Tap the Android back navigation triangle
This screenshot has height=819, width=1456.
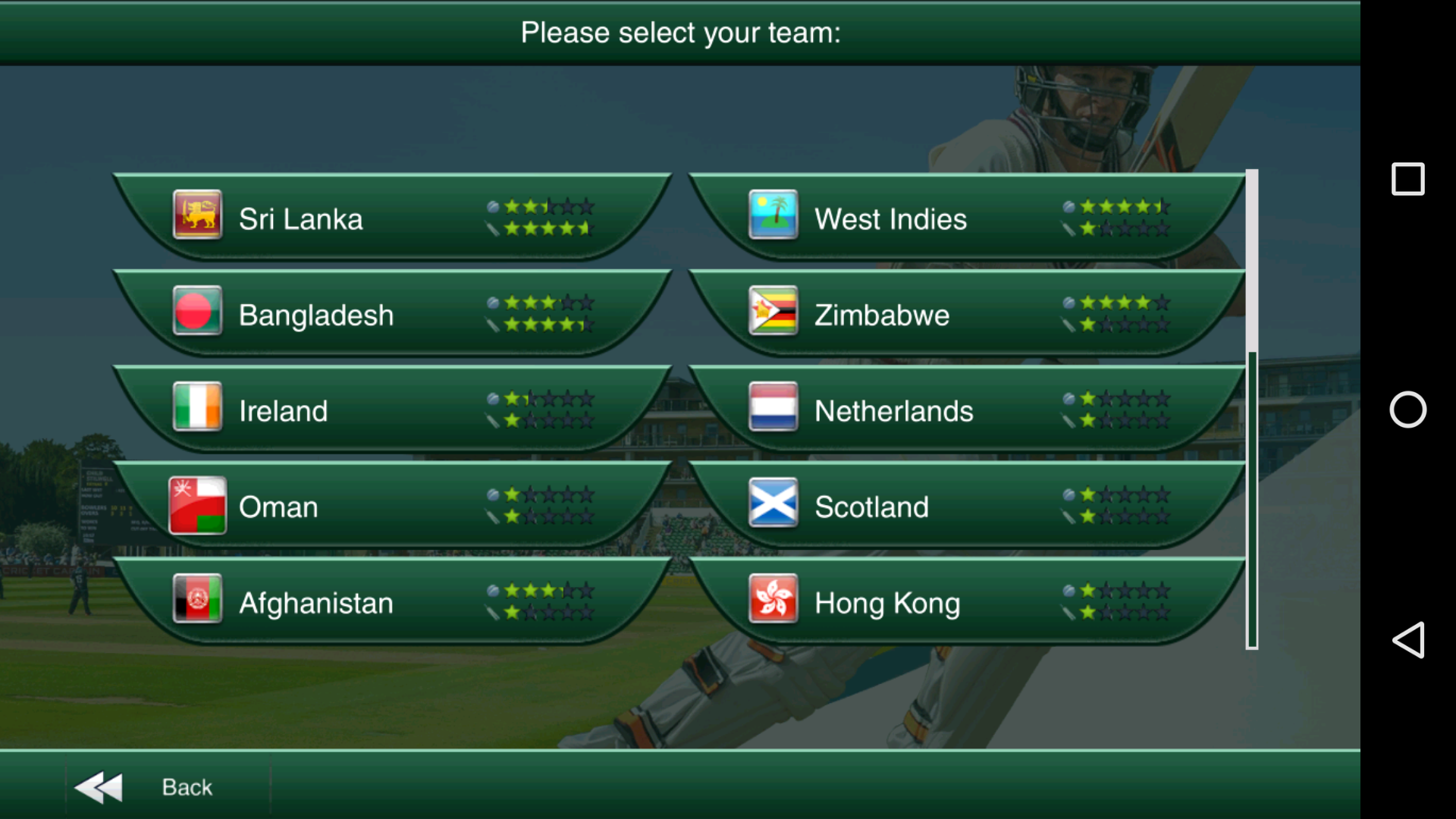tap(1408, 641)
